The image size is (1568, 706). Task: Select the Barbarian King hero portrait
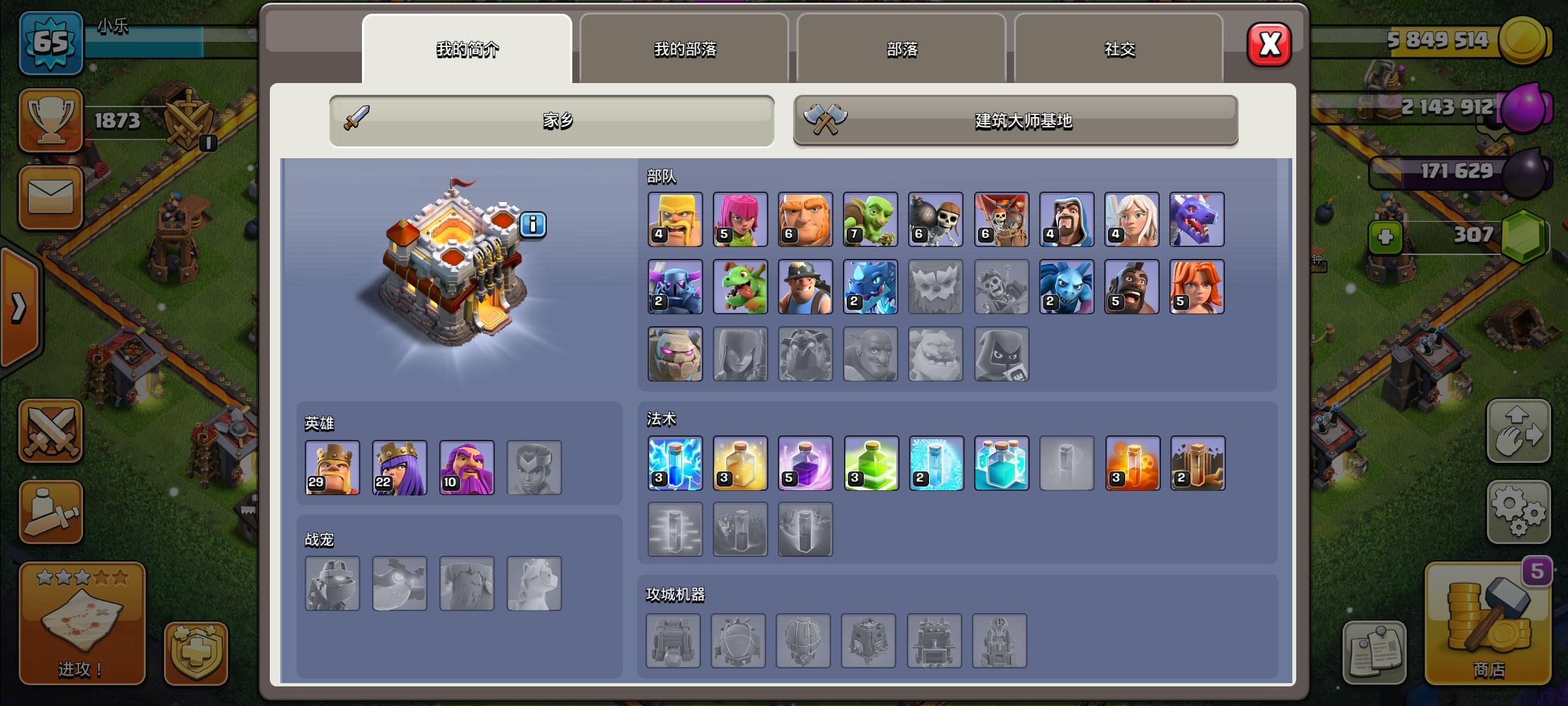click(332, 468)
